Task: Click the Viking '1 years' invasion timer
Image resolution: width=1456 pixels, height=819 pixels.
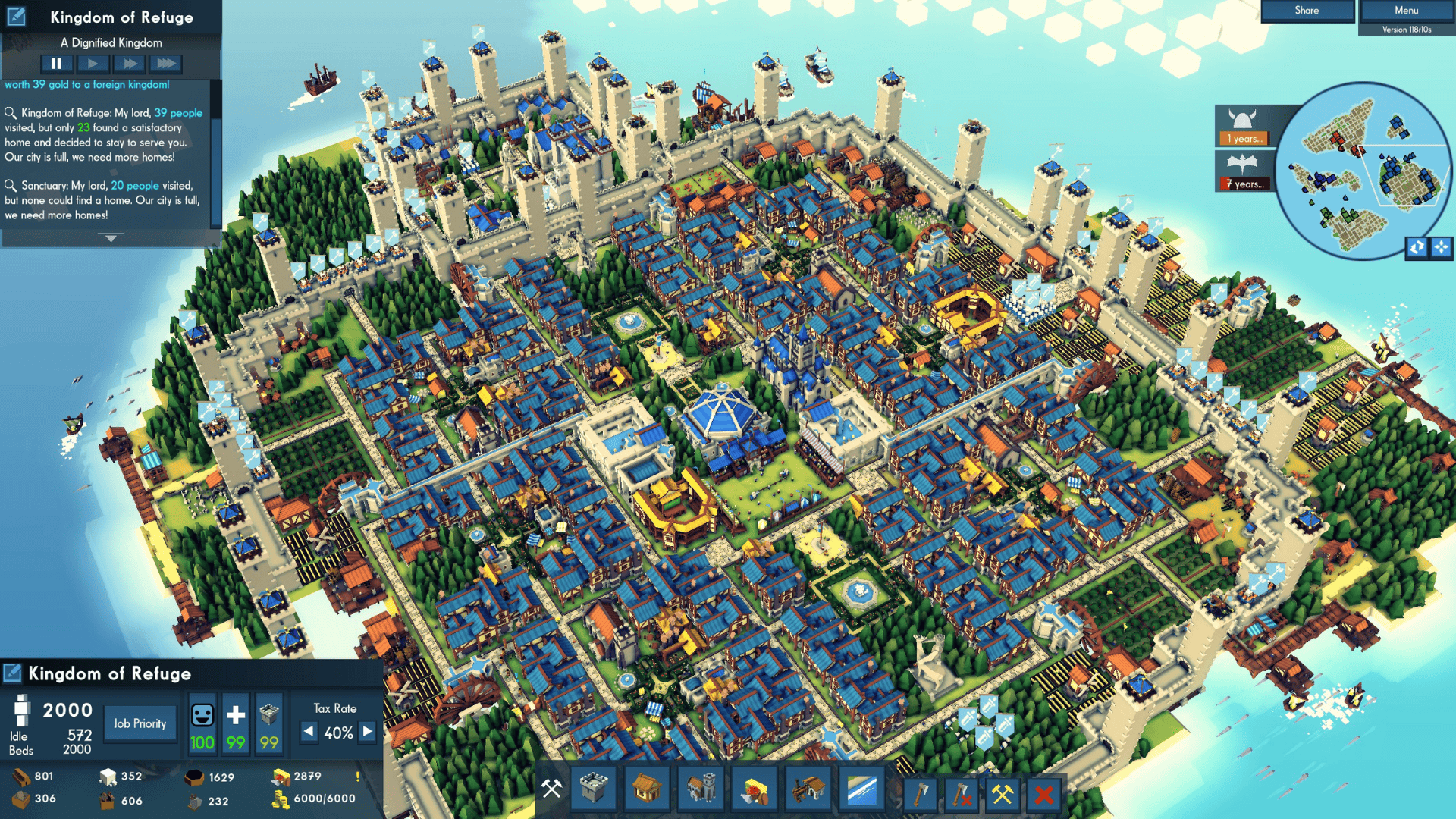Action: coord(1243,139)
